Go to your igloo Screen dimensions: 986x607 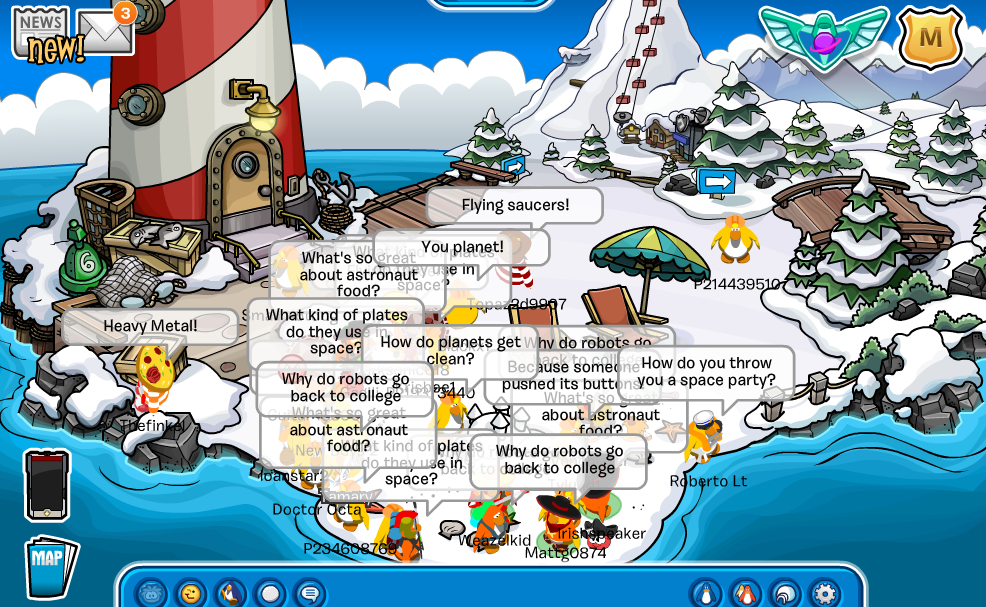tap(785, 594)
